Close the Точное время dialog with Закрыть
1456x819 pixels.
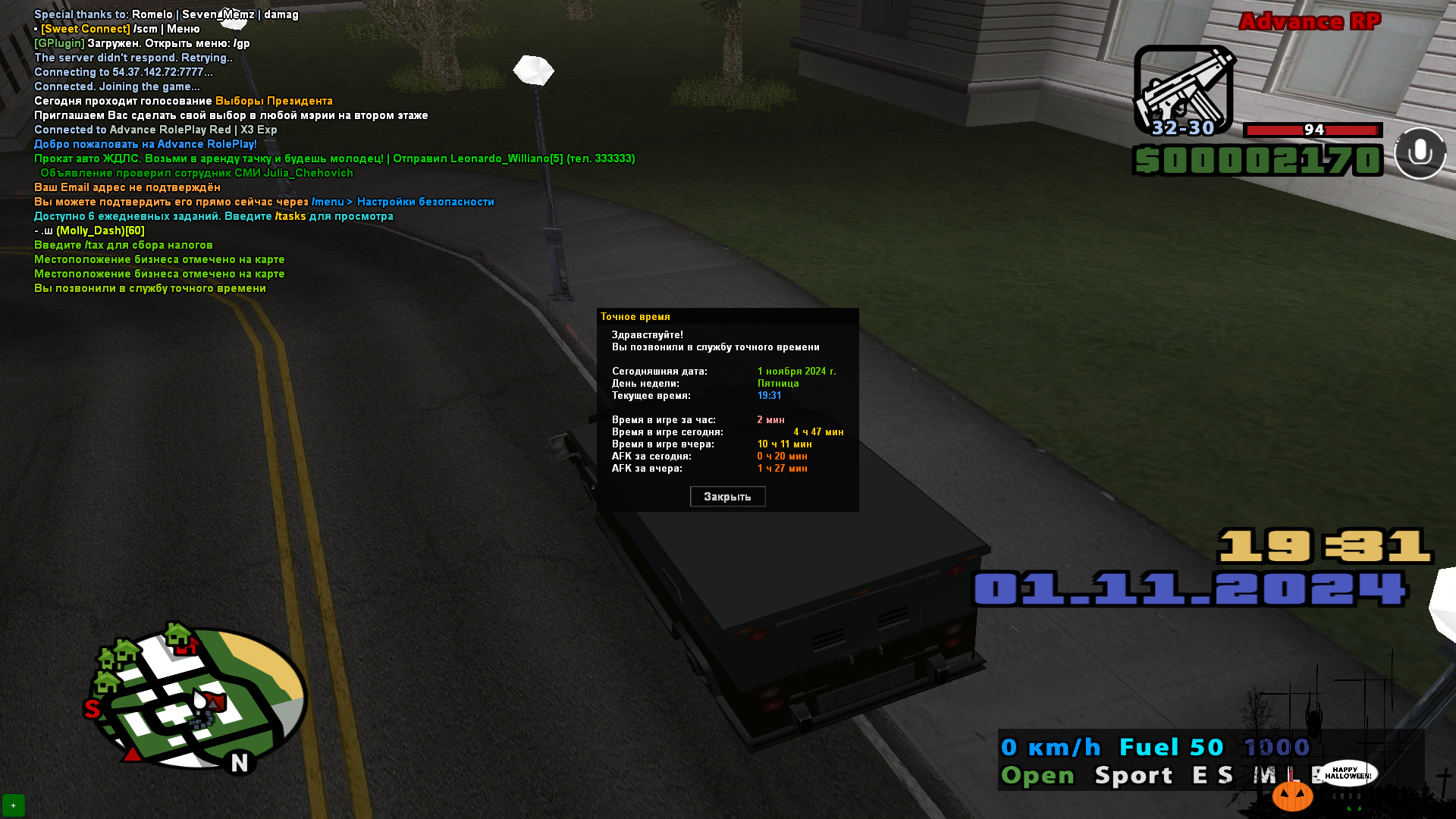click(727, 497)
